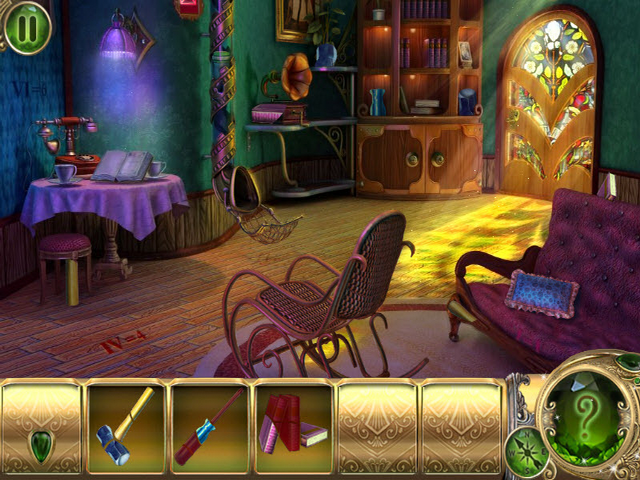Pause the game with the green button
The width and height of the screenshot is (640, 480).
point(27,27)
